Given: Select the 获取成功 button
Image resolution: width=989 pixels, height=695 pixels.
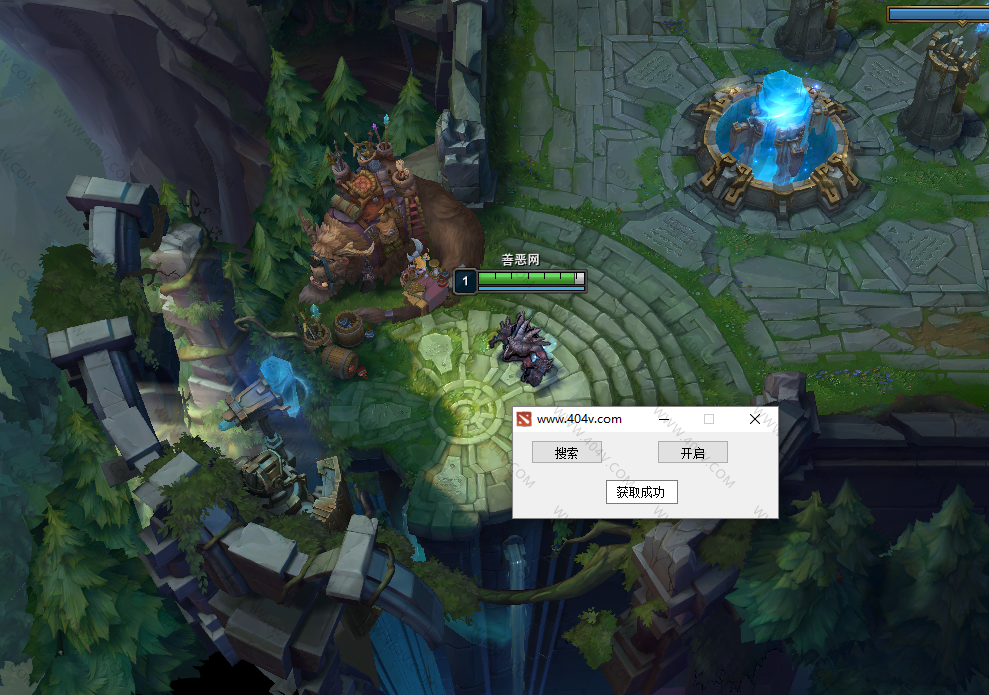Looking at the screenshot, I should click(641, 492).
